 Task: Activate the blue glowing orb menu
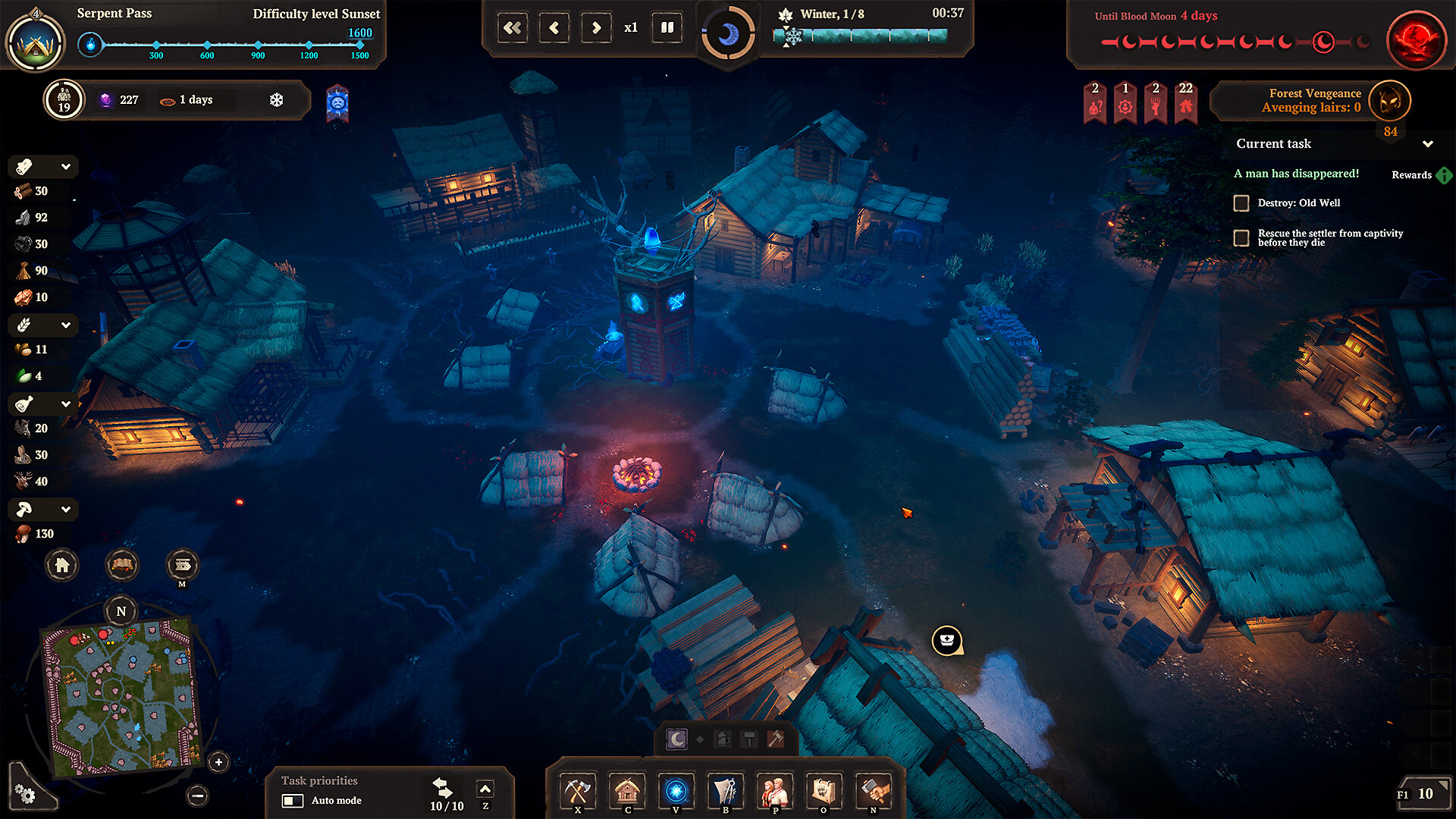tap(676, 791)
